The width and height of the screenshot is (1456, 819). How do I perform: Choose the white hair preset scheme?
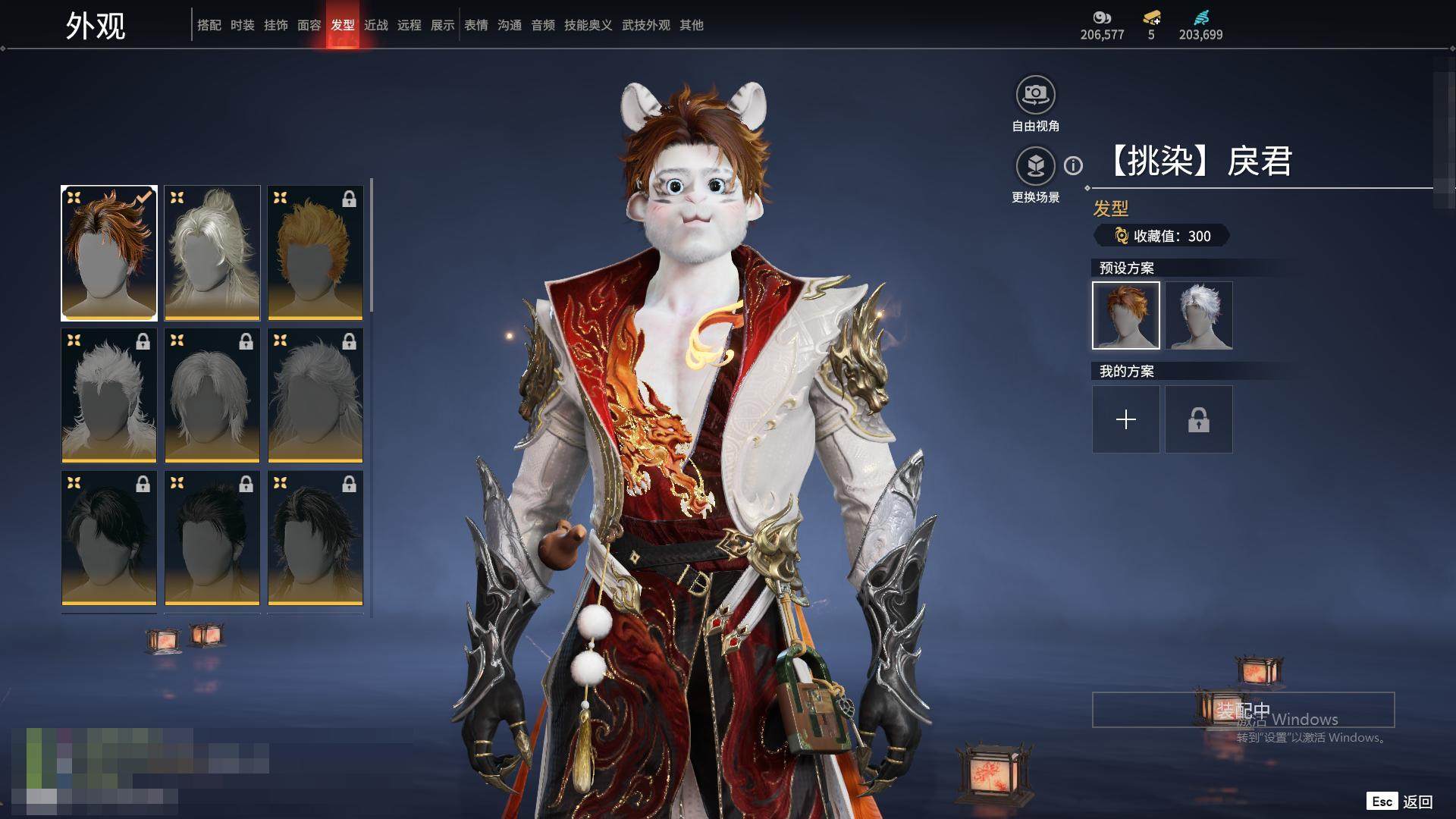tap(1199, 315)
